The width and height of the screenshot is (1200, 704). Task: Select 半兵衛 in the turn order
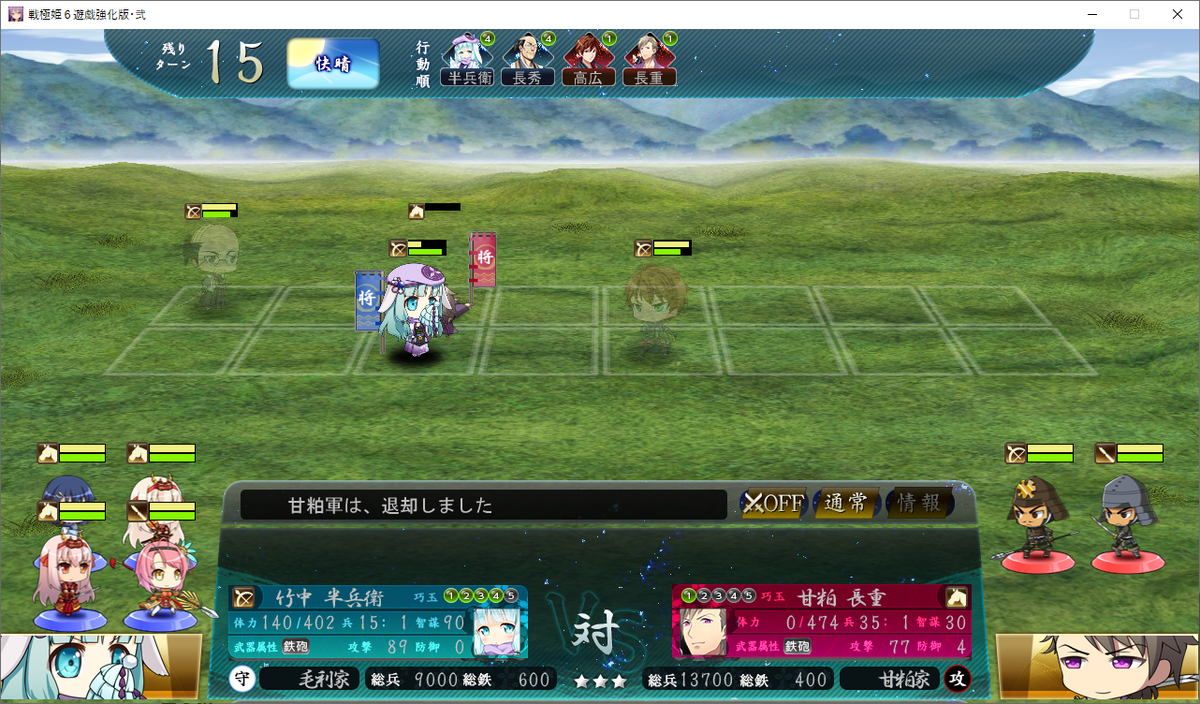tap(467, 61)
